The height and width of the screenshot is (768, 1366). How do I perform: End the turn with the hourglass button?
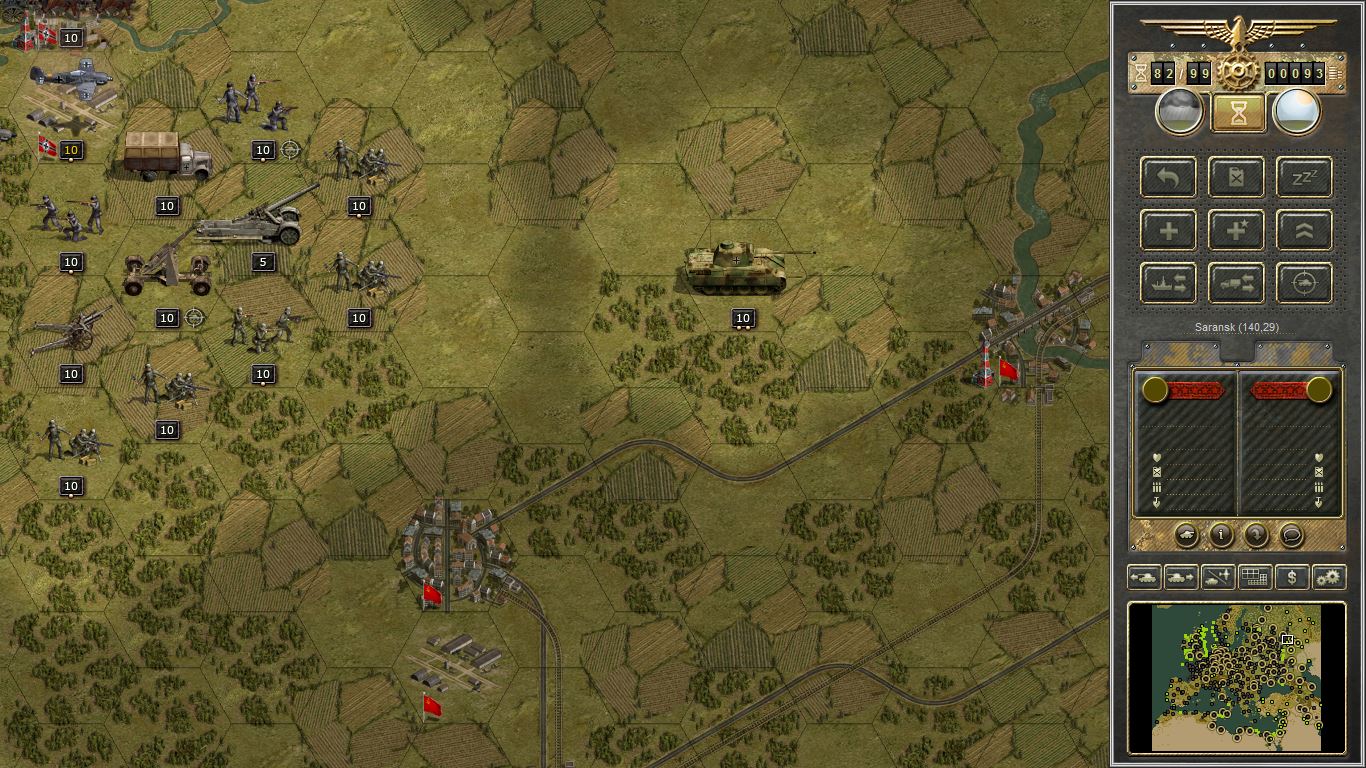click(x=1238, y=113)
